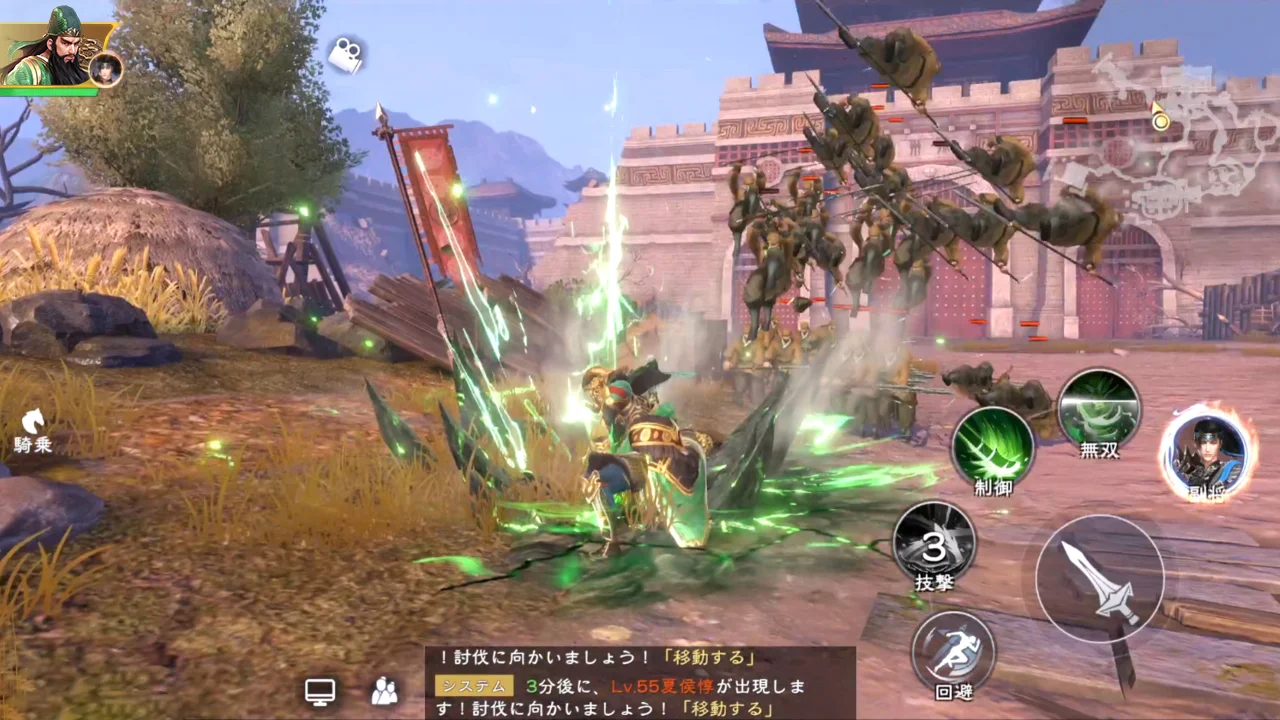Open the monitor display icon
This screenshot has height=720, width=1280.
point(320,691)
